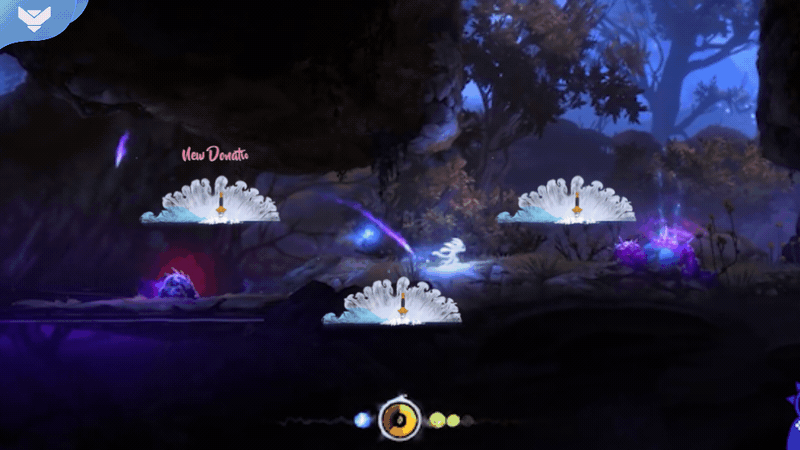Click the overlay logo badge in the corner
800x450 pixels.
point(36,19)
